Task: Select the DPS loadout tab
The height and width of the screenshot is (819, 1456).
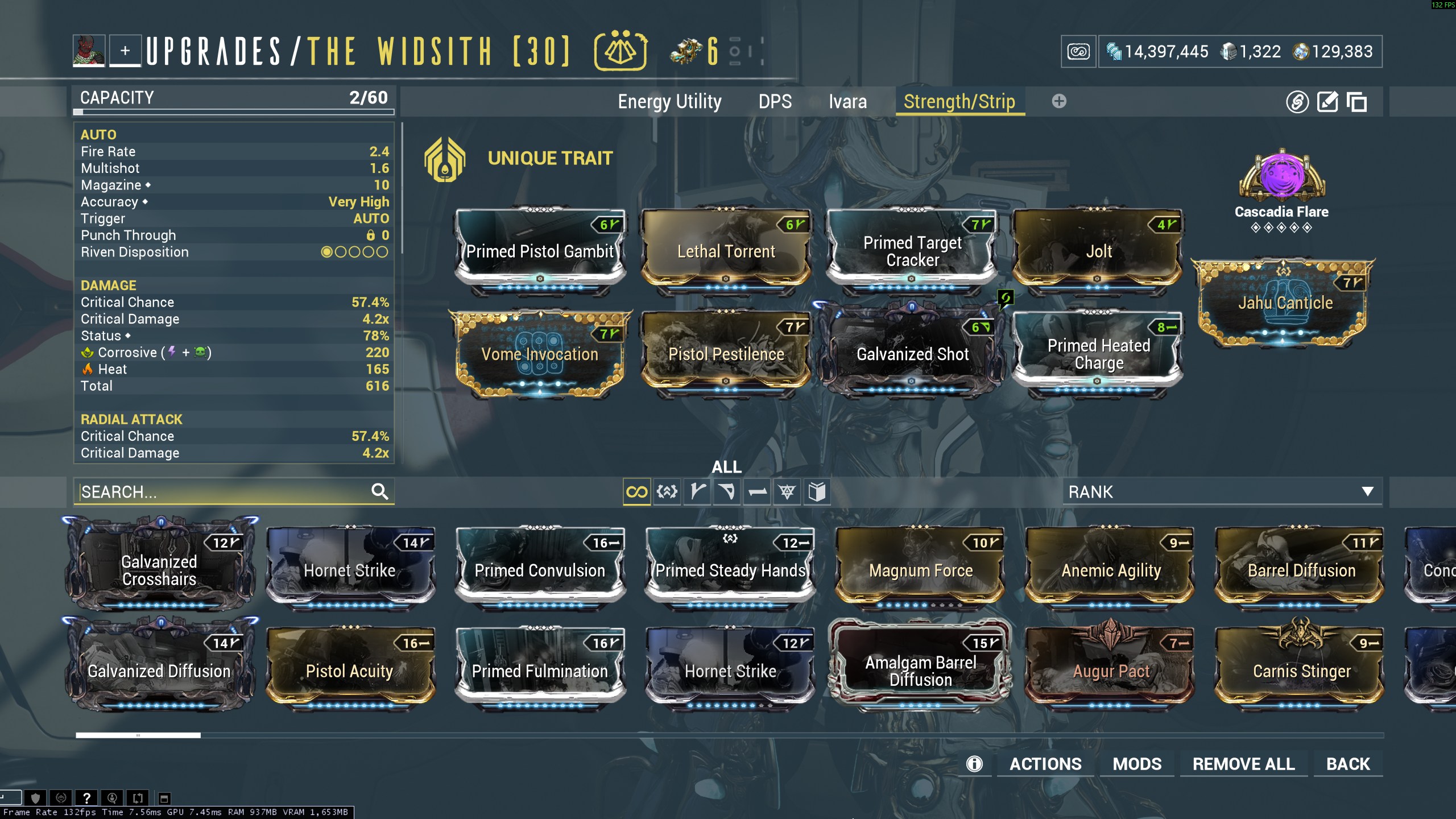Action: pyautogui.click(x=775, y=102)
